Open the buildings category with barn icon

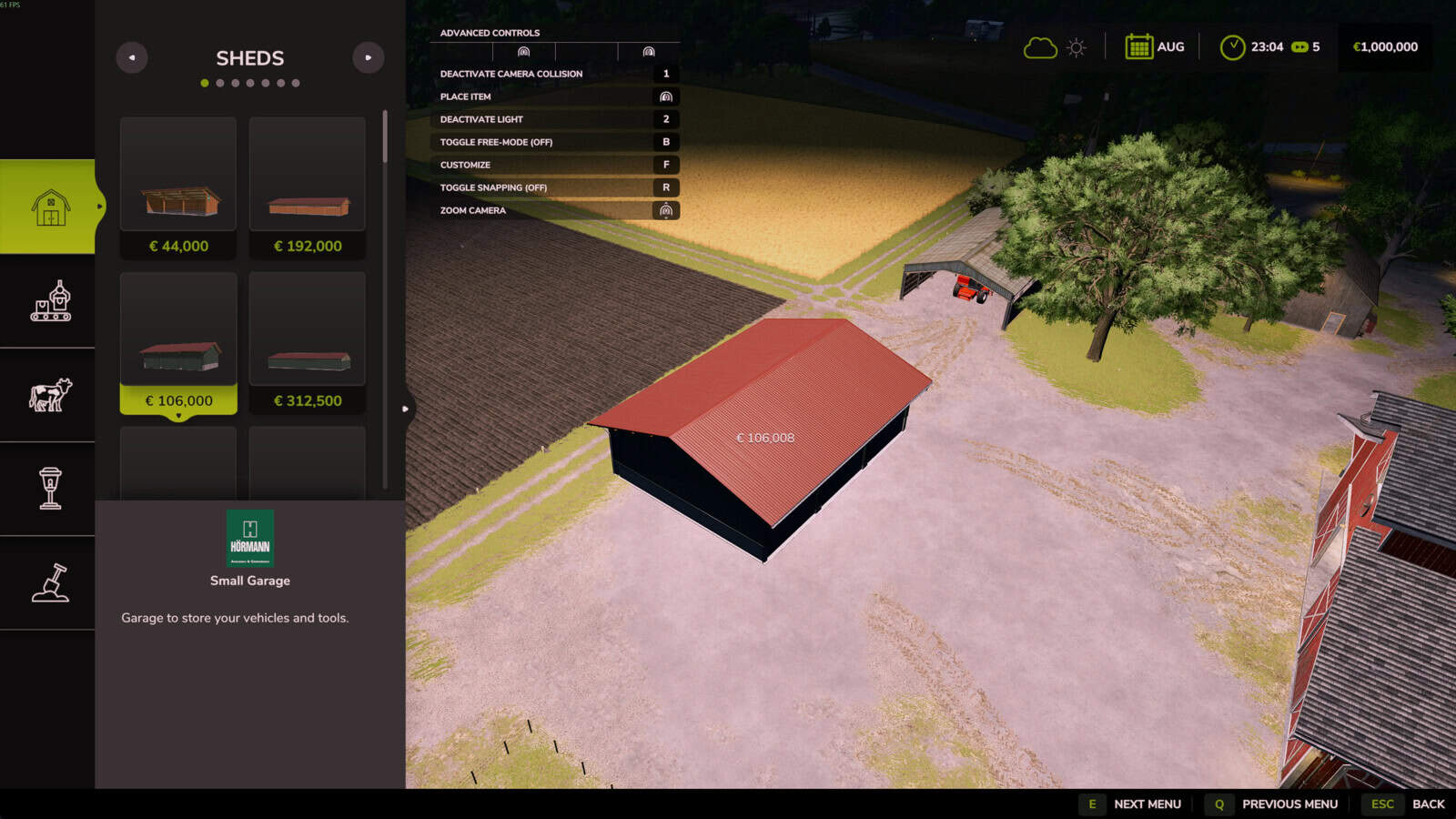point(50,207)
